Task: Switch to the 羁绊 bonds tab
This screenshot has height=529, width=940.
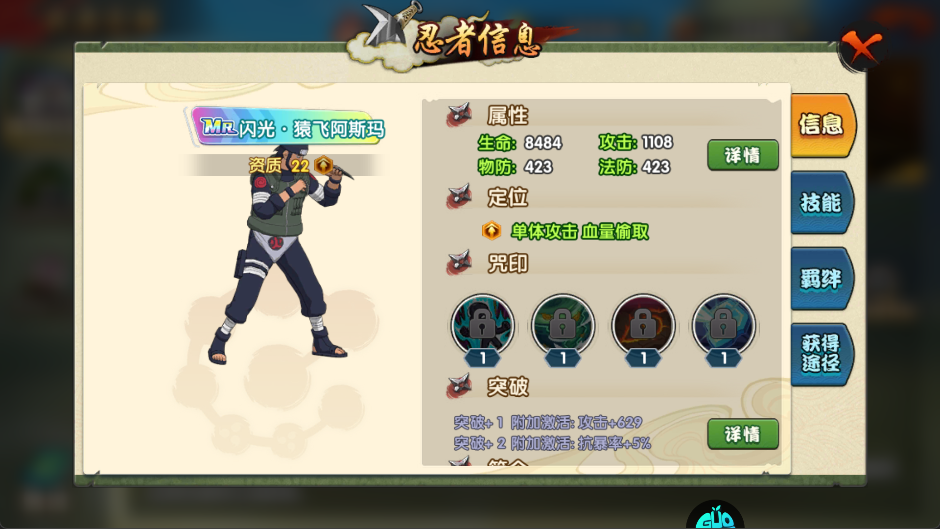Action: (821, 279)
